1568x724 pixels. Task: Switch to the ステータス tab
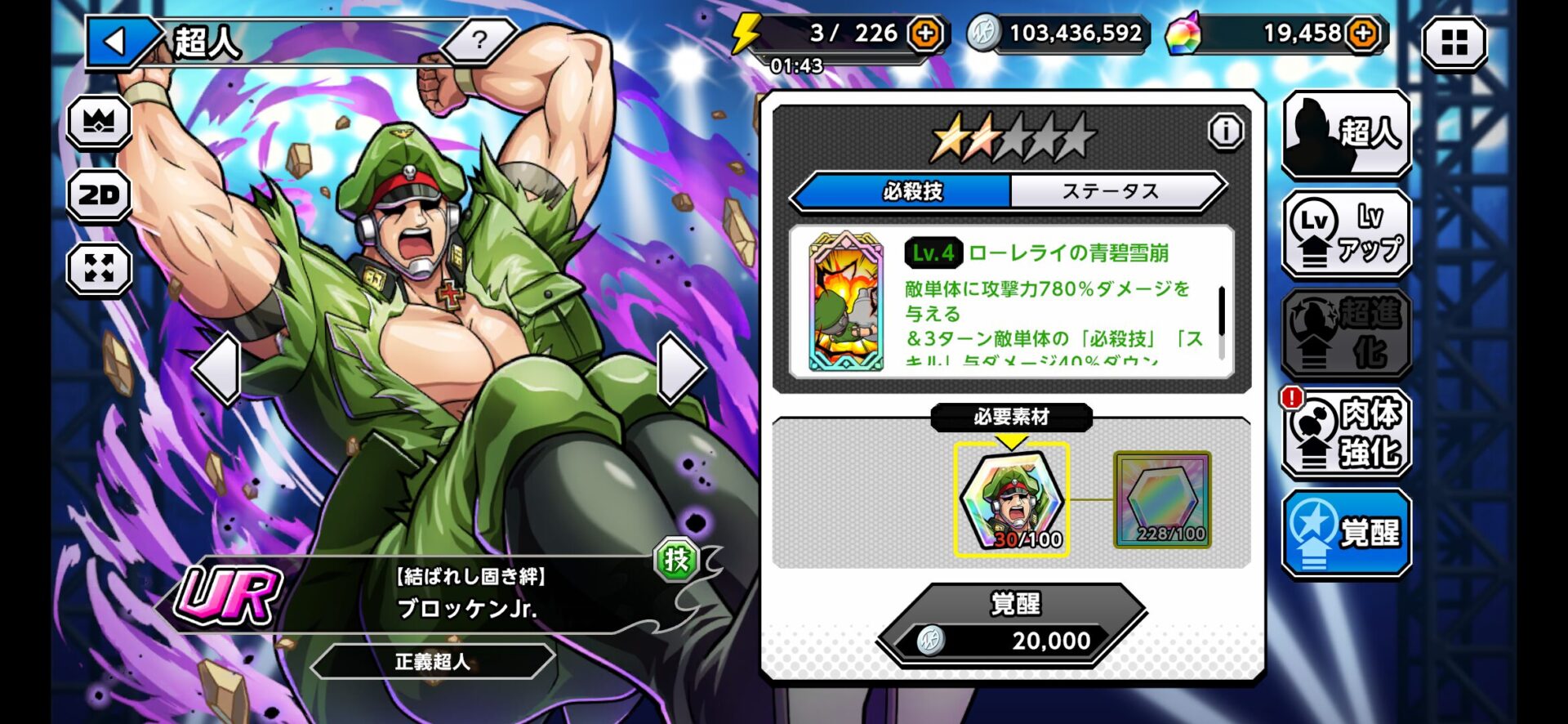1111,192
